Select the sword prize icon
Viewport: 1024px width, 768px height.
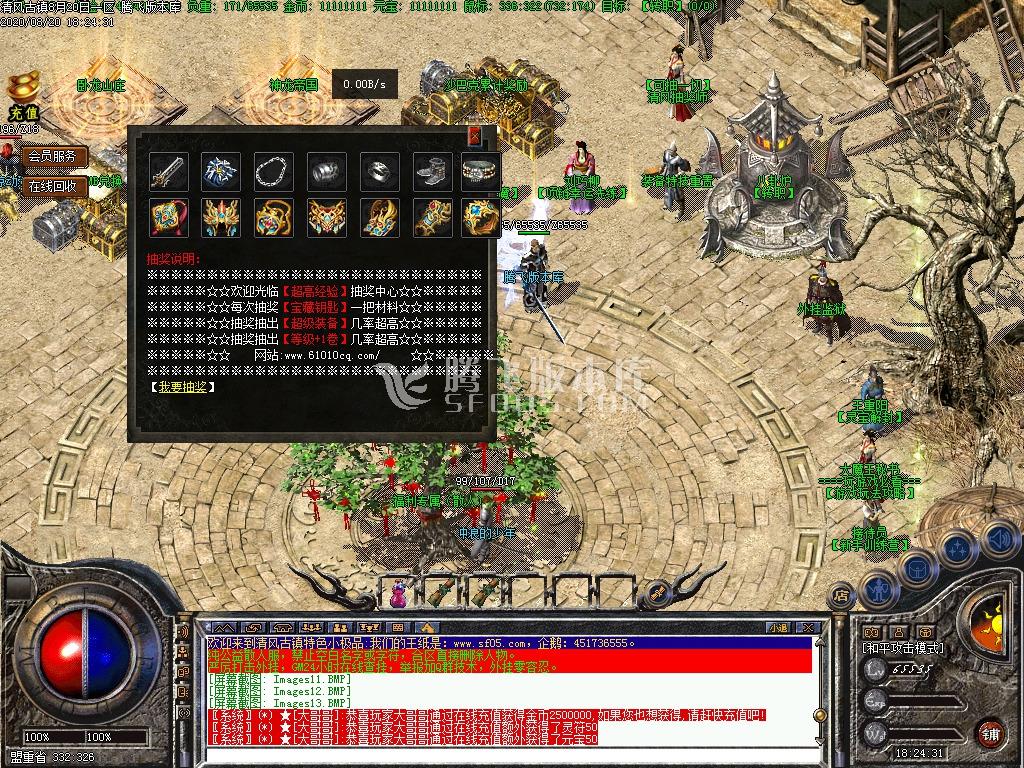tap(167, 171)
